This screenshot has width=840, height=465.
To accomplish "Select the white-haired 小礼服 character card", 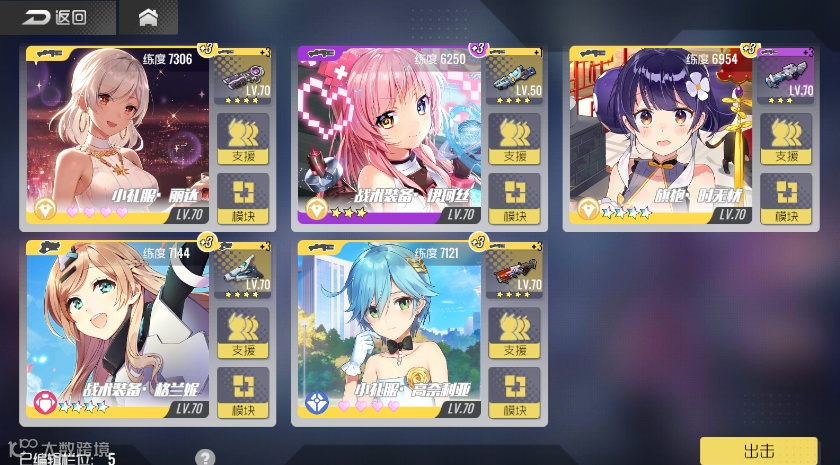I will click(118, 135).
